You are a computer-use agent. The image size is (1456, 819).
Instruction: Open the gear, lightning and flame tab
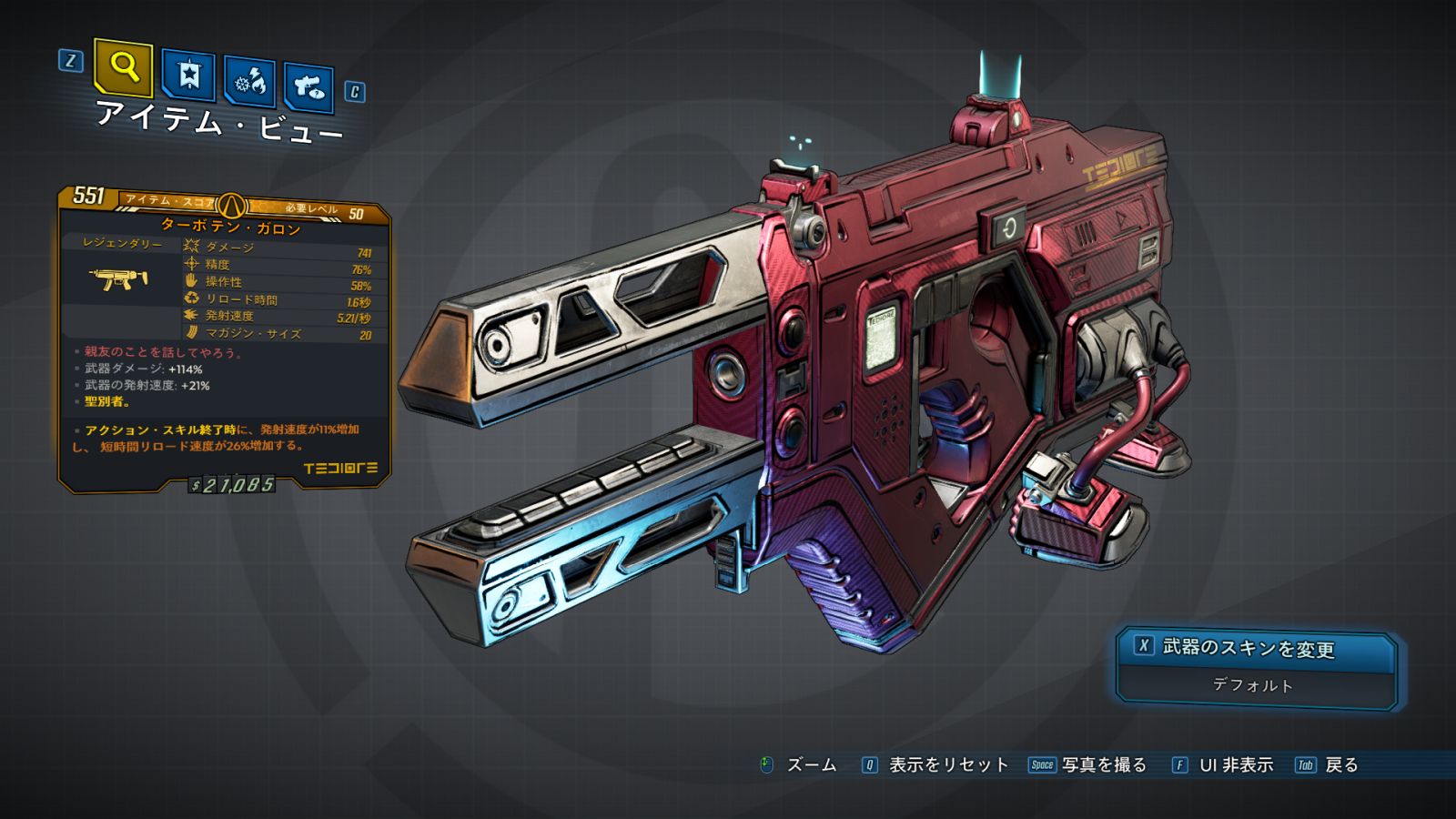(250, 82)
